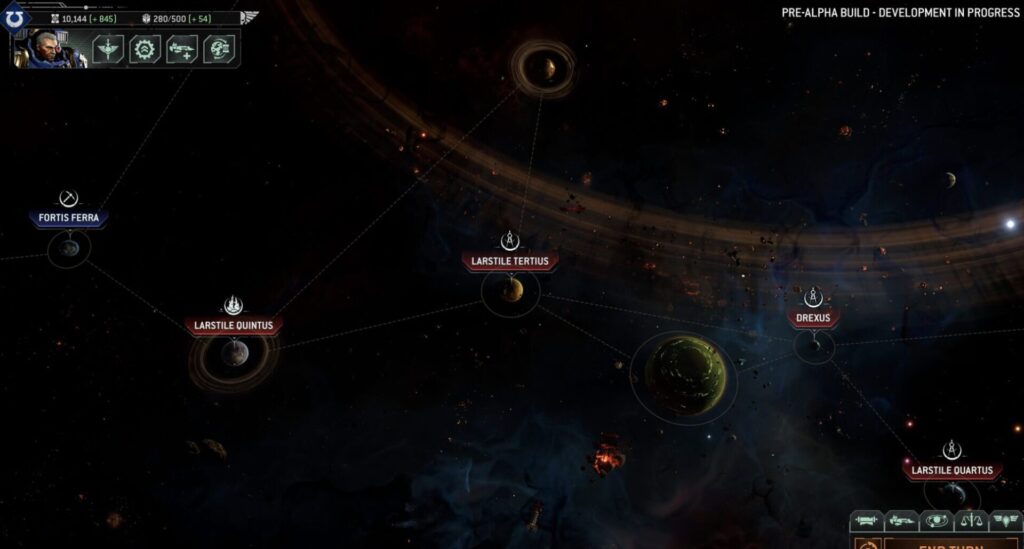The width and height of the screenshot is (1024, 549).
Task: Switch to the ship fleet tab
Action: tap(901, 521)
